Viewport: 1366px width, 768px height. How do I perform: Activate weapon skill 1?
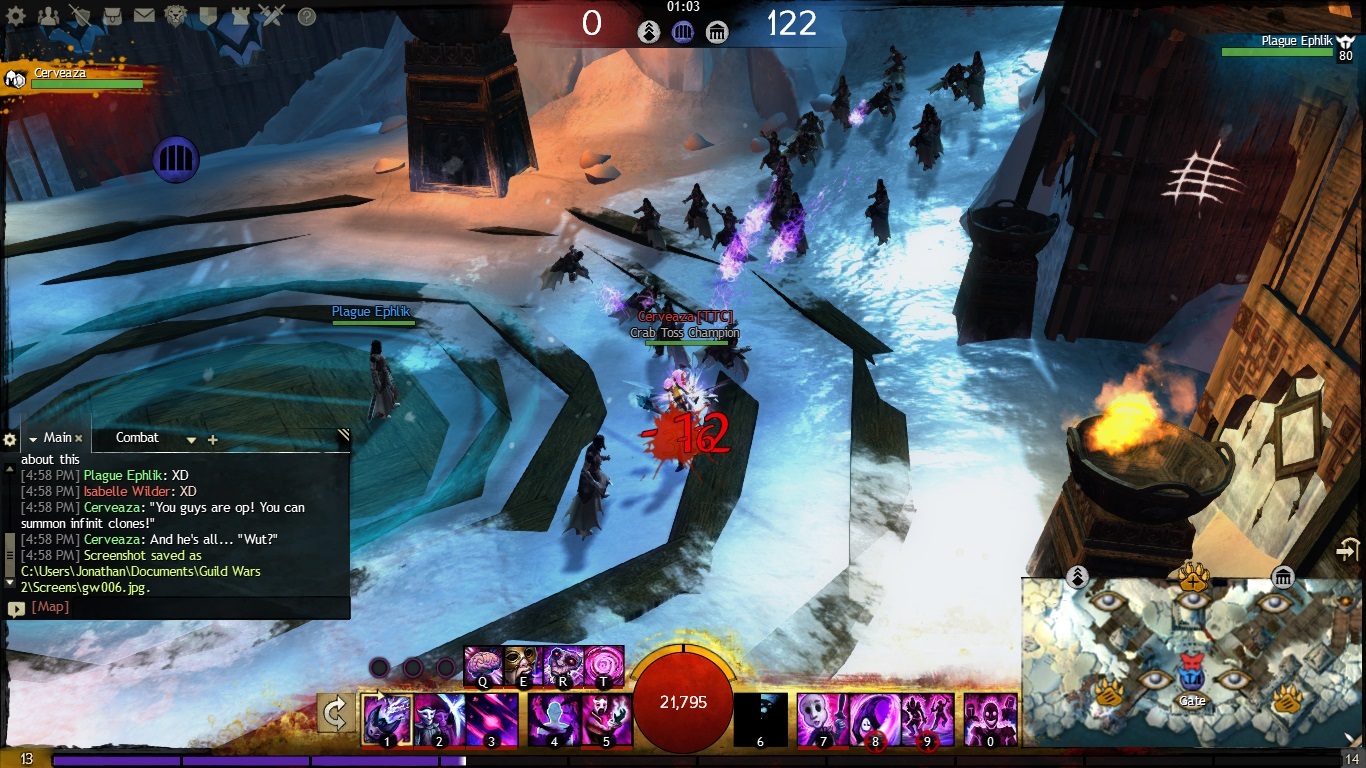click(385, 719)
